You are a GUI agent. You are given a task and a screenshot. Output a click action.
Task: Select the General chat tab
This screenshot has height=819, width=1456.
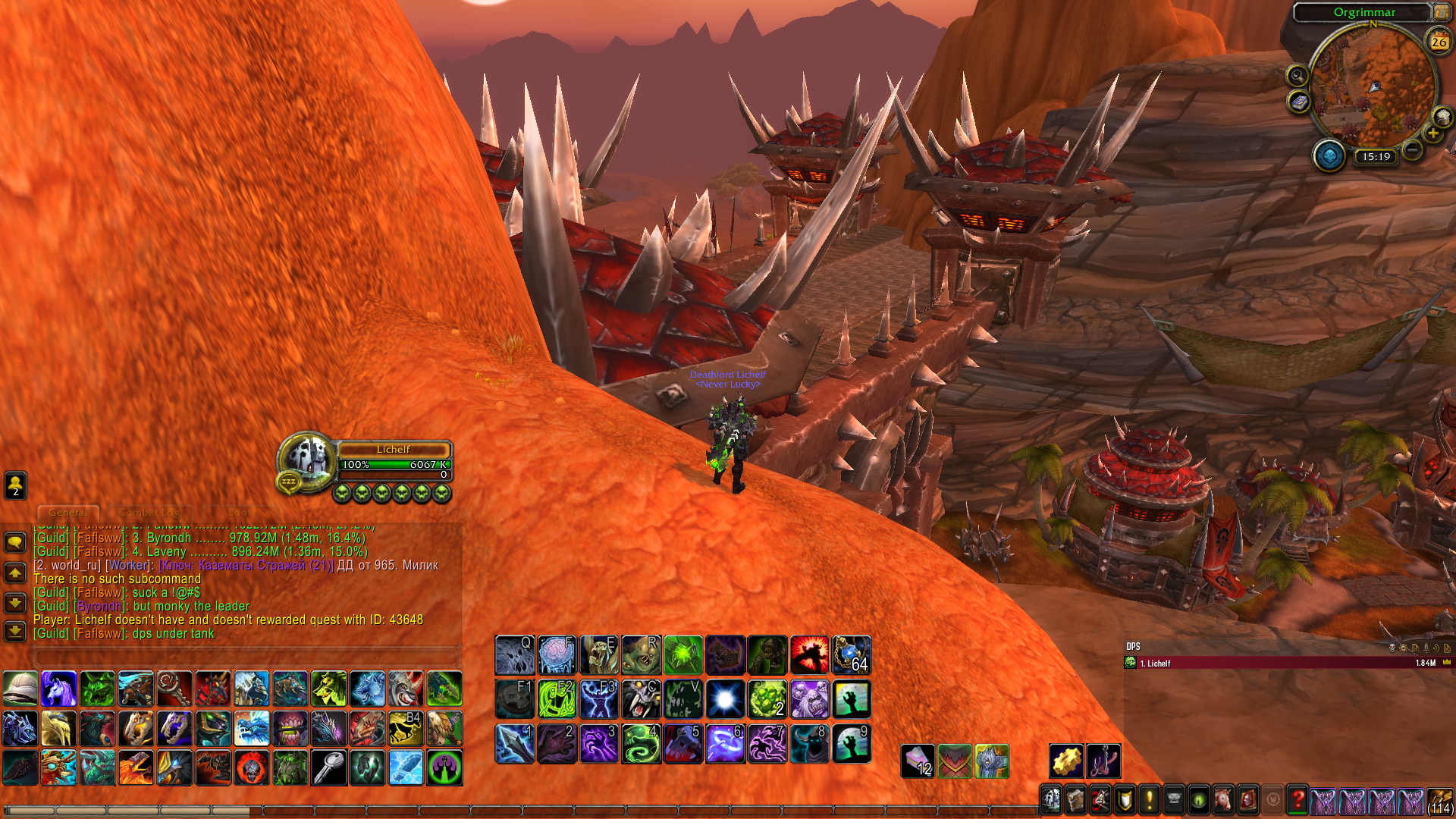(x=68, y=513)
